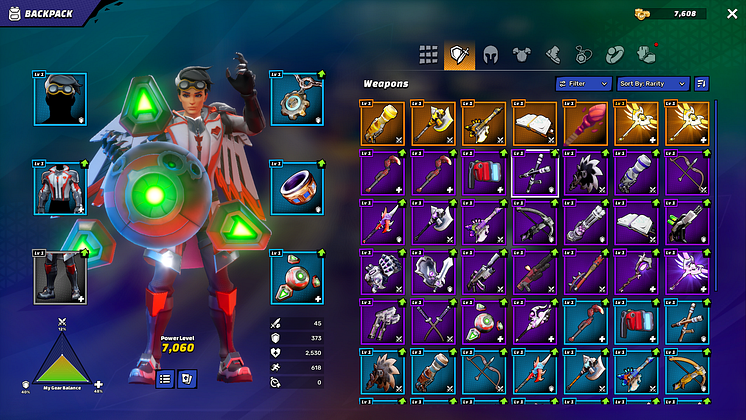Select the equipped gear amulet slot
The width and height of the screenshot is (746, 420).
click(x=296, y=98)
